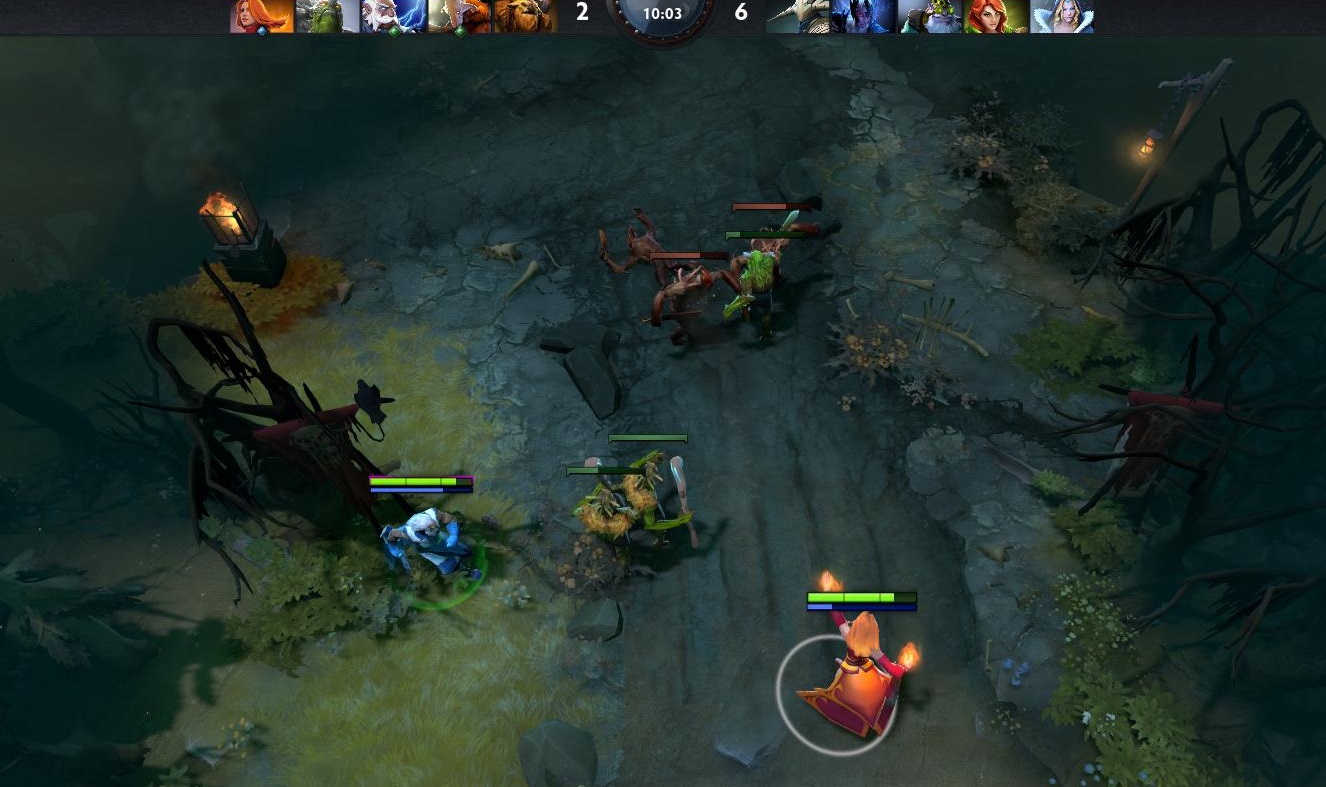Click the Crystal Maiden portrait
The width and height of the screenshot is (1326, 787).
1062,16
